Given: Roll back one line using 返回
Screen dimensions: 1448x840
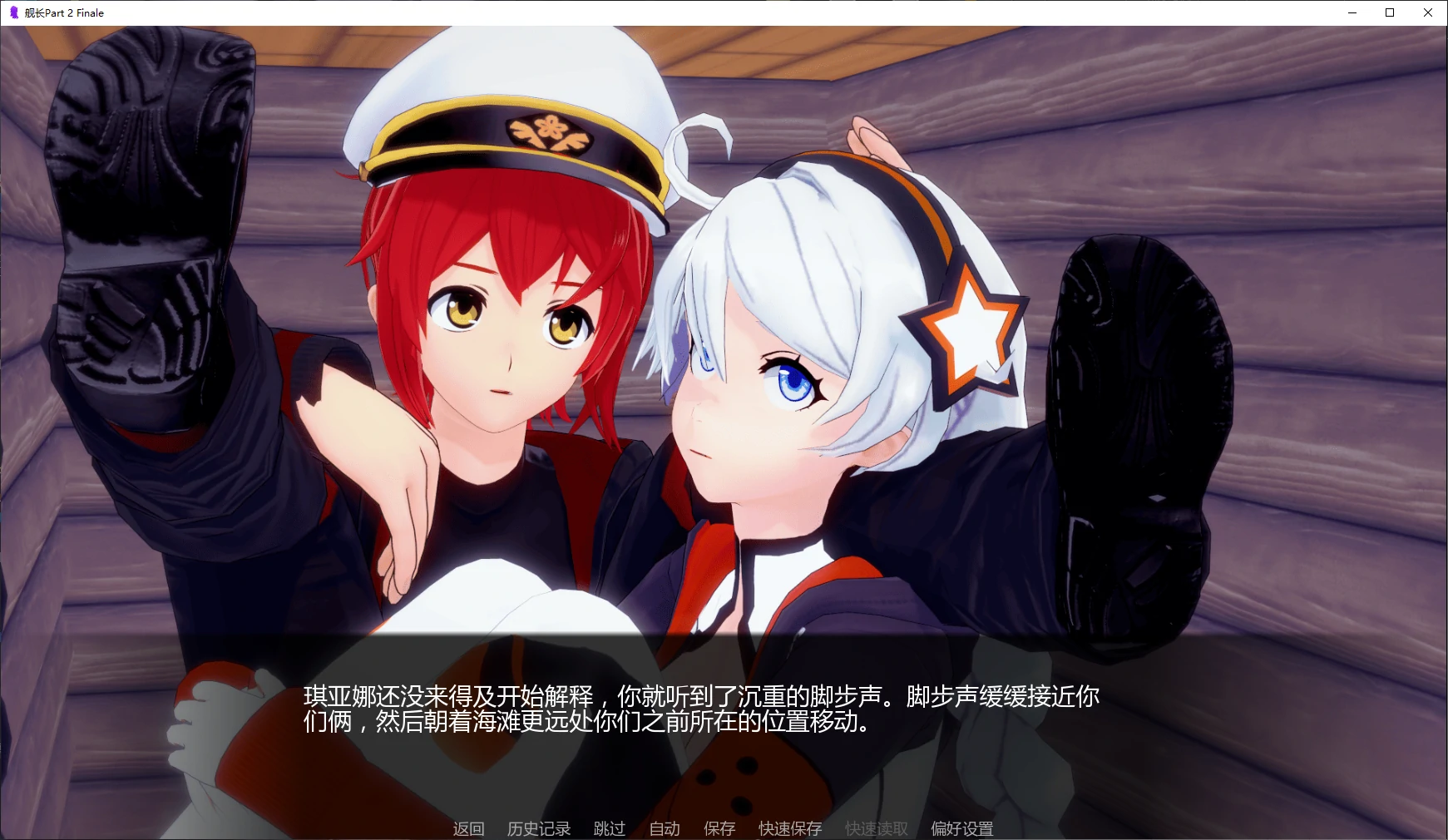Looking at the screenshot, I should (467, 828).
